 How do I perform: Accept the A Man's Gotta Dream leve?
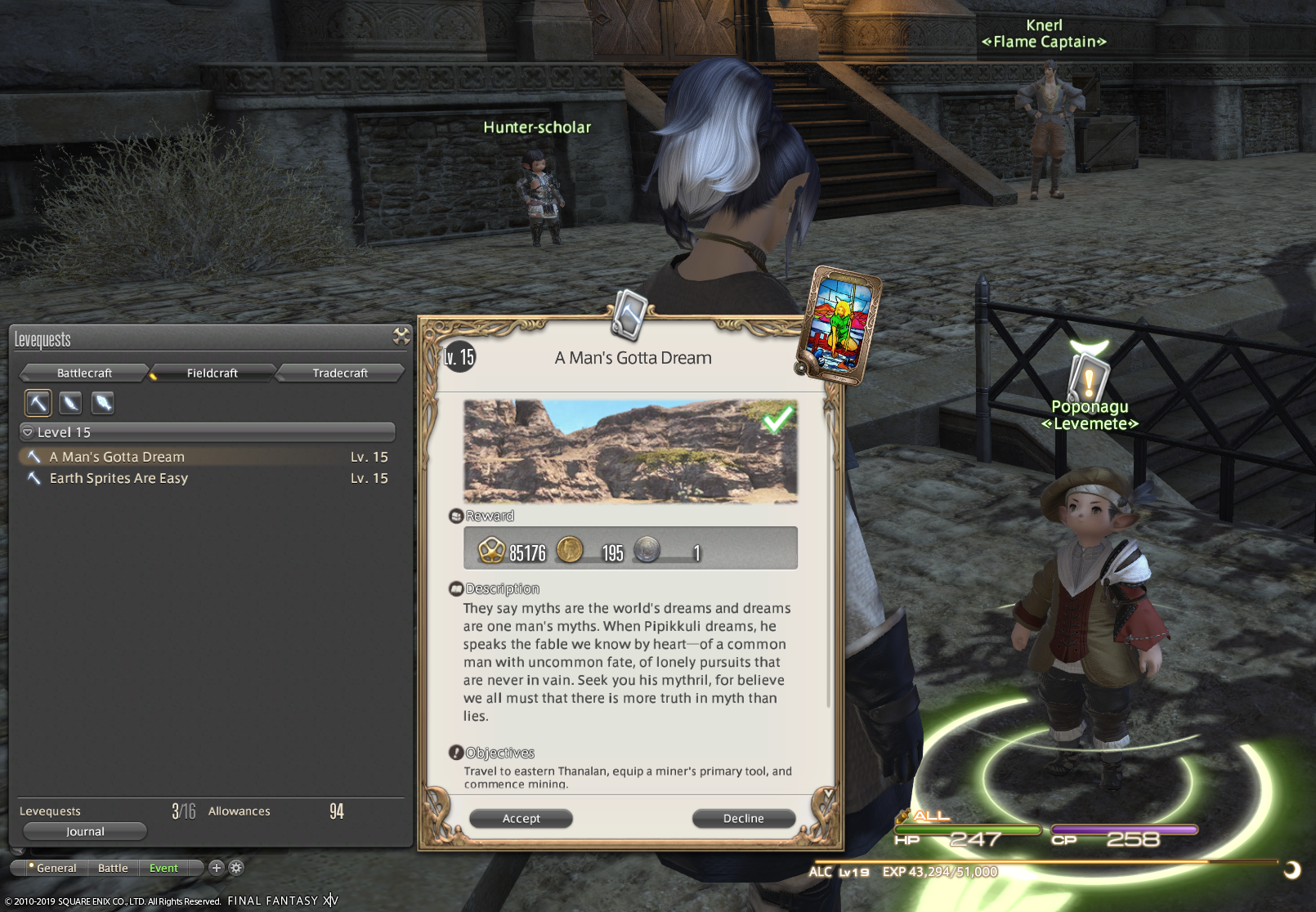[521, 818]
